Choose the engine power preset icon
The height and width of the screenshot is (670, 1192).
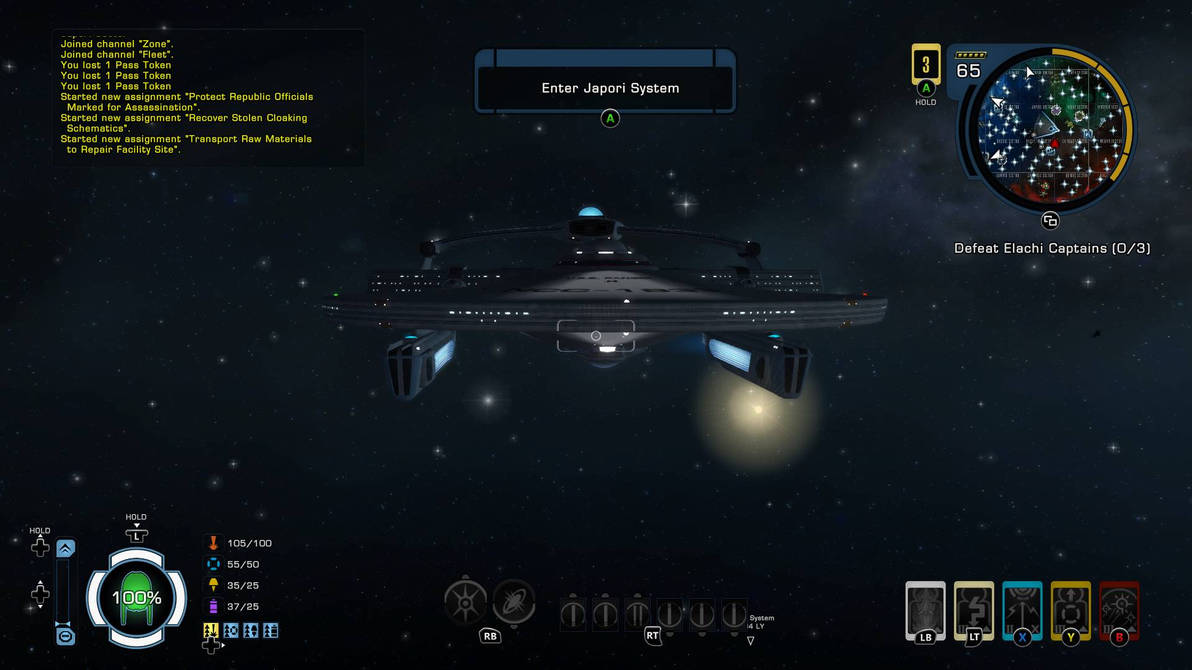tap(251, 631)
